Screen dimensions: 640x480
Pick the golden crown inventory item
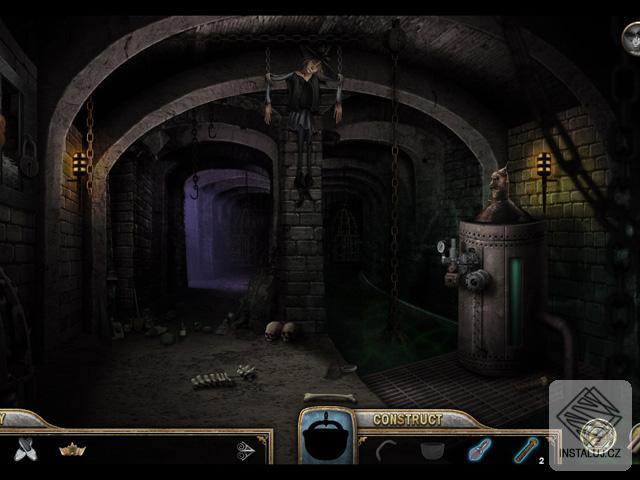(x=72, y=450)
